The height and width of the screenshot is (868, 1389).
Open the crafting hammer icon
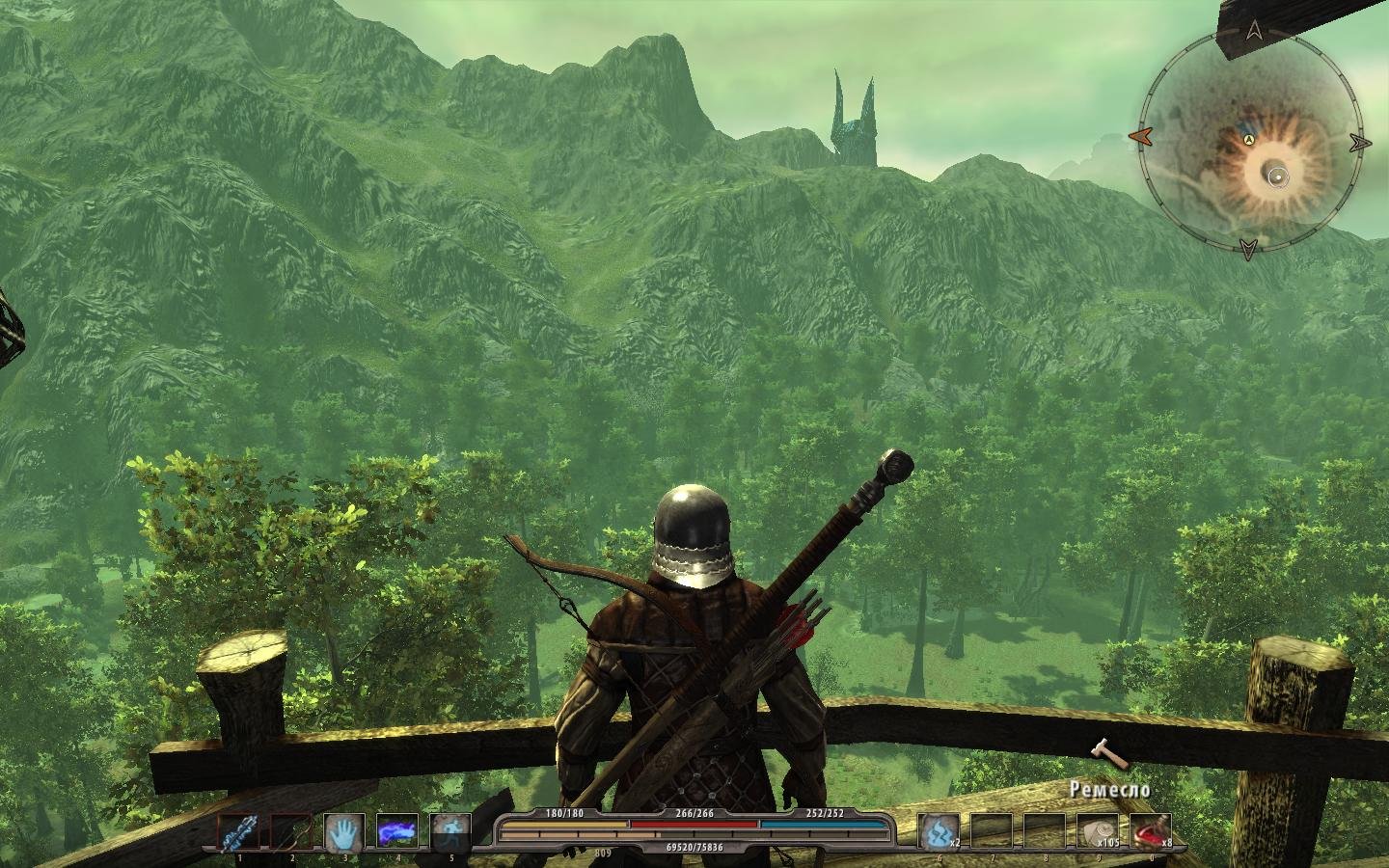1106,753
